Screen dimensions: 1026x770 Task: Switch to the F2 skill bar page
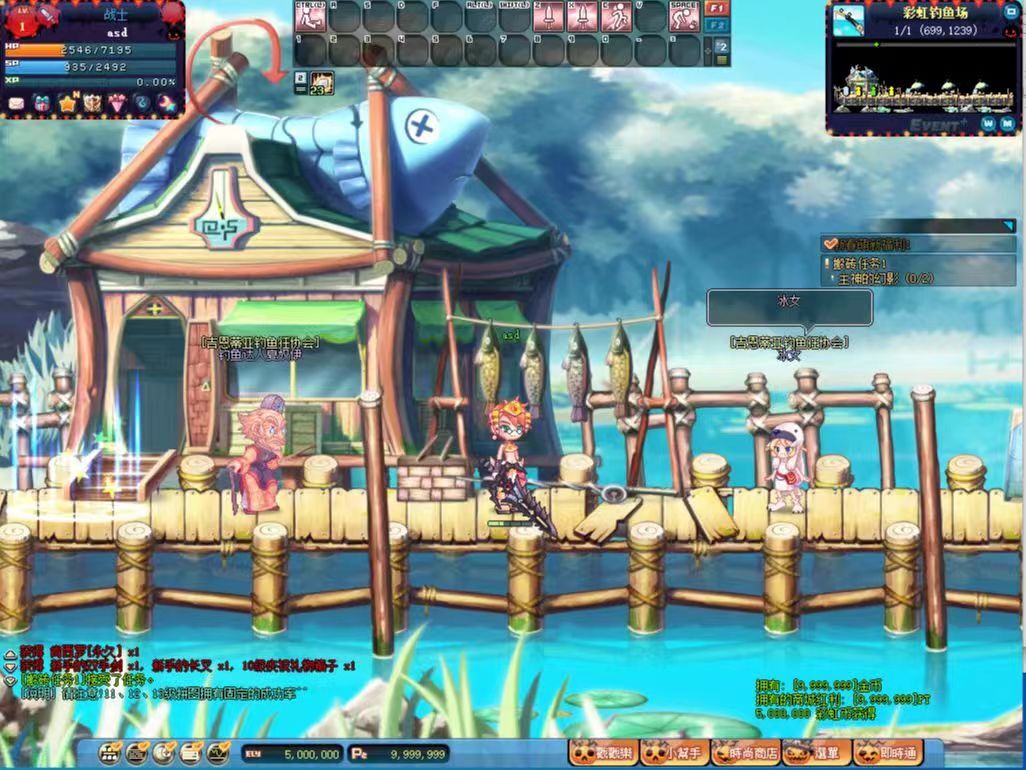click(717, 25)
